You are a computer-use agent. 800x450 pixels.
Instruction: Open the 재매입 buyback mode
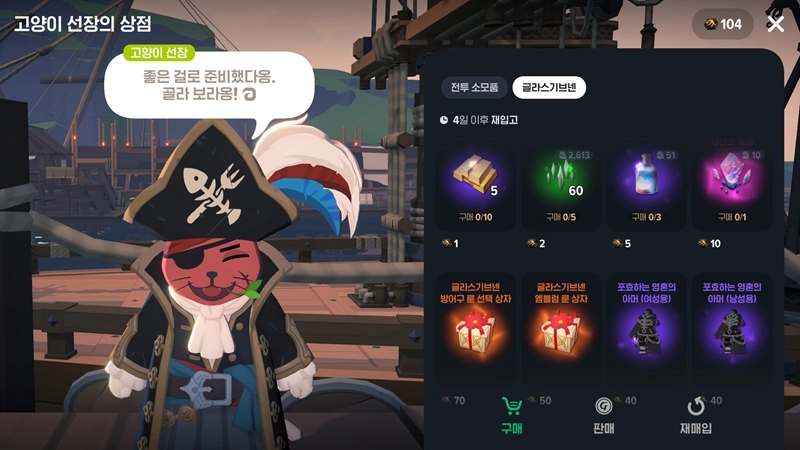click(x=695, y=416)
